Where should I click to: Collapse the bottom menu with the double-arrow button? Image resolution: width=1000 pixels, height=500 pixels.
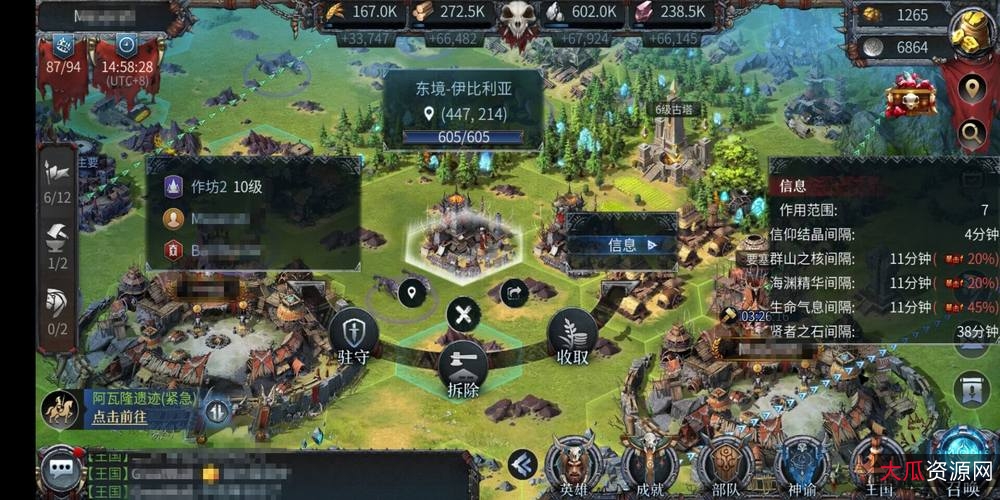[x=521, y=463]
